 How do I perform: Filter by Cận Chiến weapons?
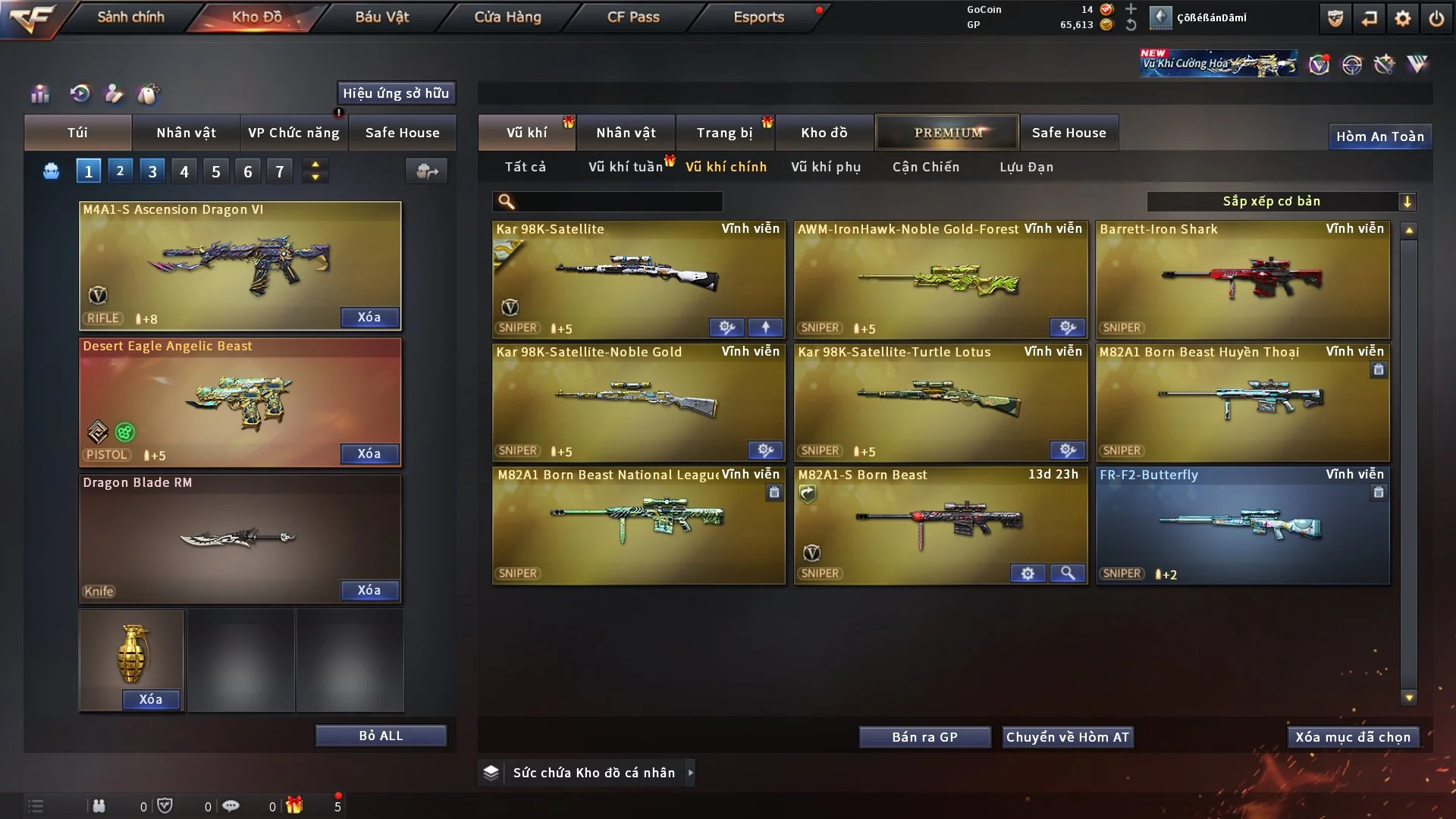925,167
